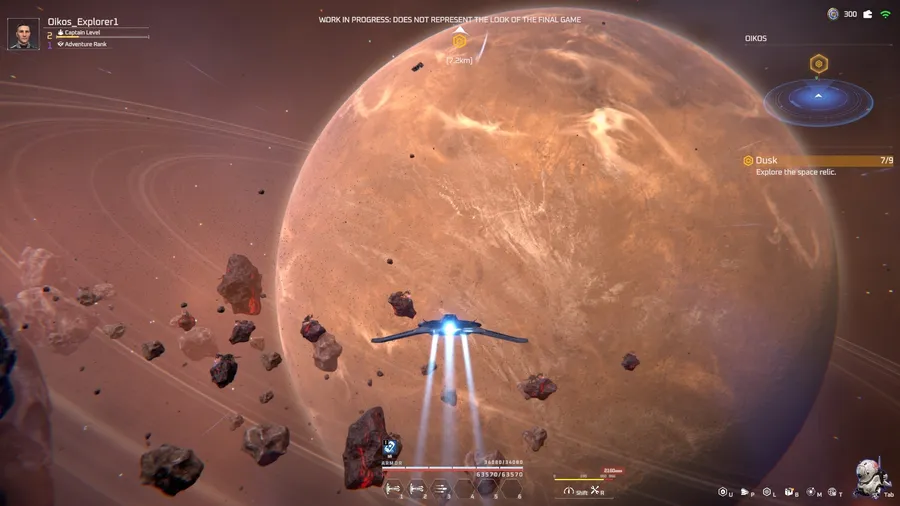Open the map icon labeled M
This screenshot has height=506, width=900.
pos(812,492)
